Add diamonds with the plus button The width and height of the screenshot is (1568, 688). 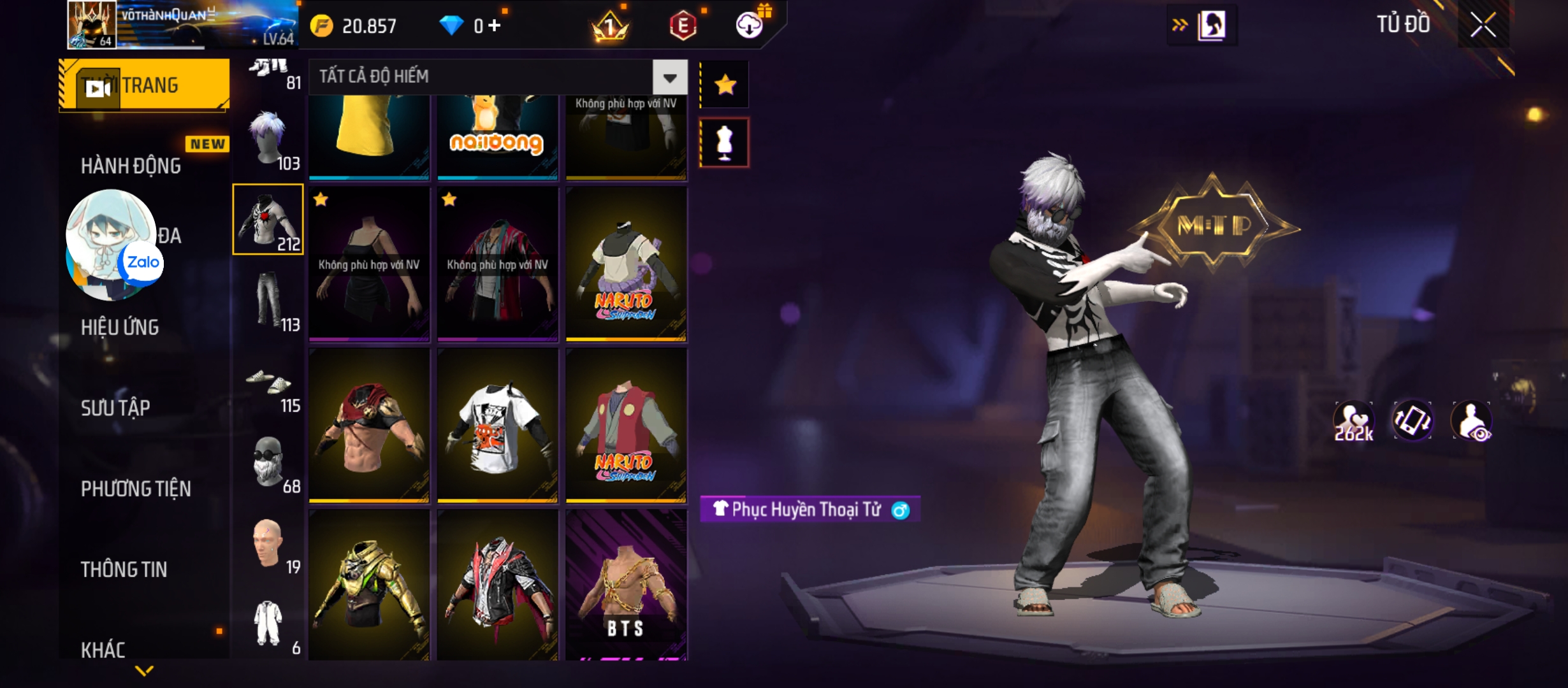pyautogui.click(x=495, y=25)
